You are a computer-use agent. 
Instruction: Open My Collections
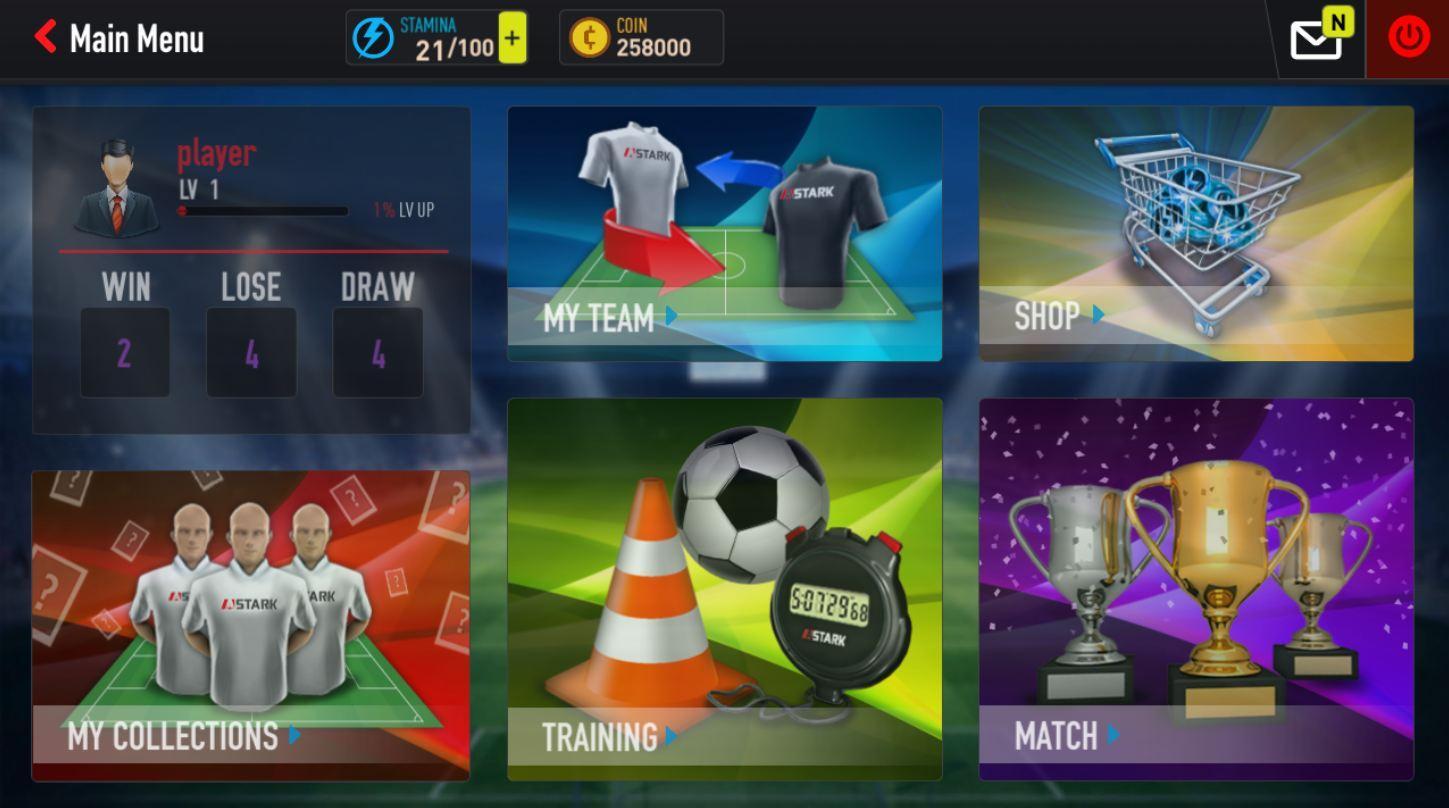(x=250, y=625)
